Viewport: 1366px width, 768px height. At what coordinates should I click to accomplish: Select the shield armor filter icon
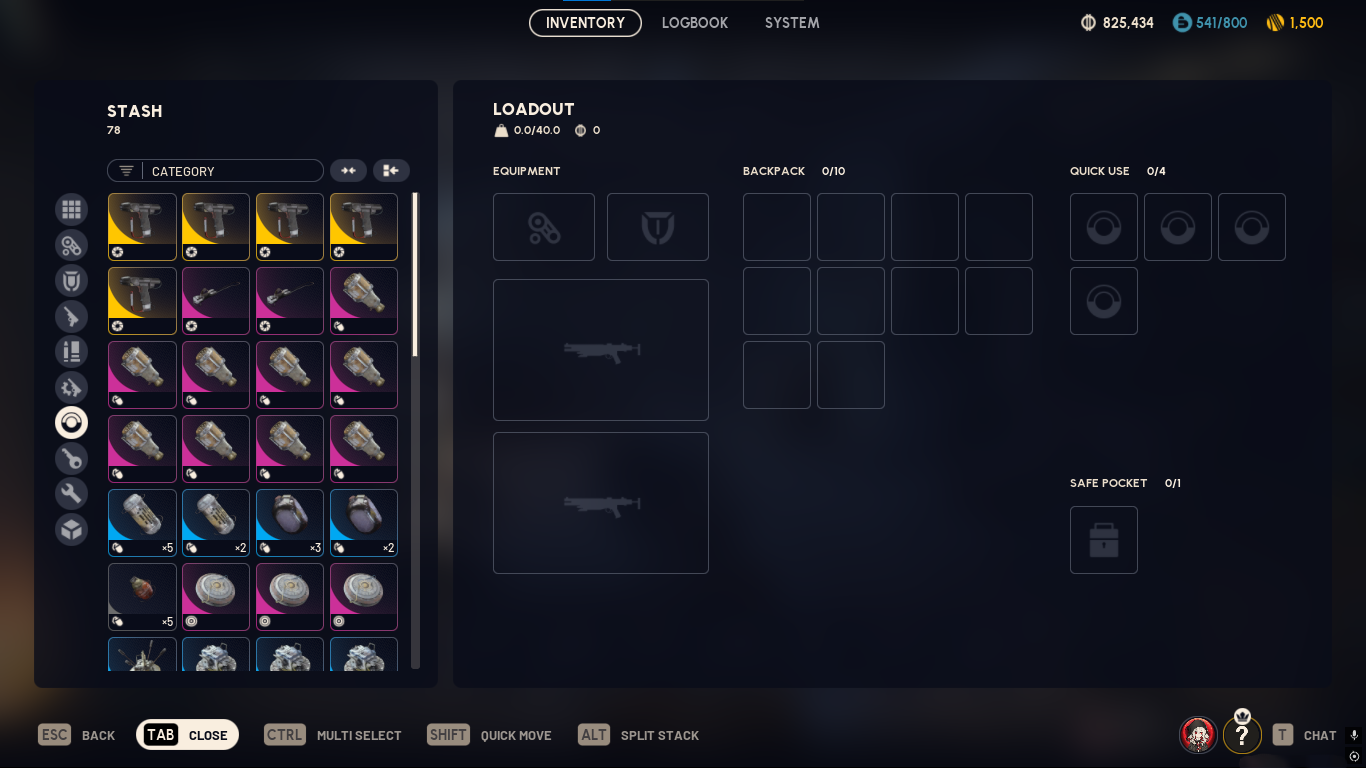[71, 280]
